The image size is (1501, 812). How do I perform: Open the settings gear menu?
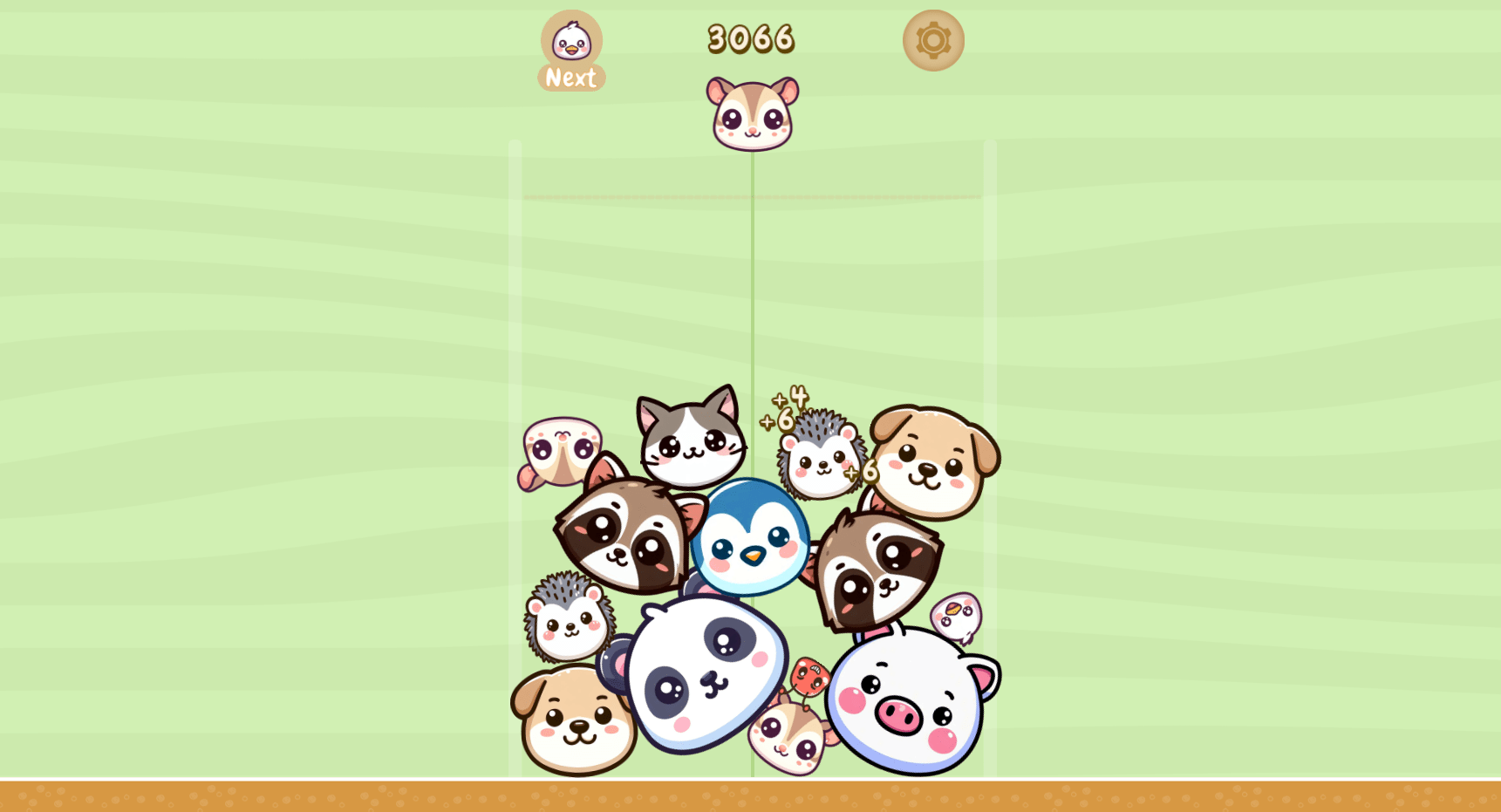(x=931, y=39)
